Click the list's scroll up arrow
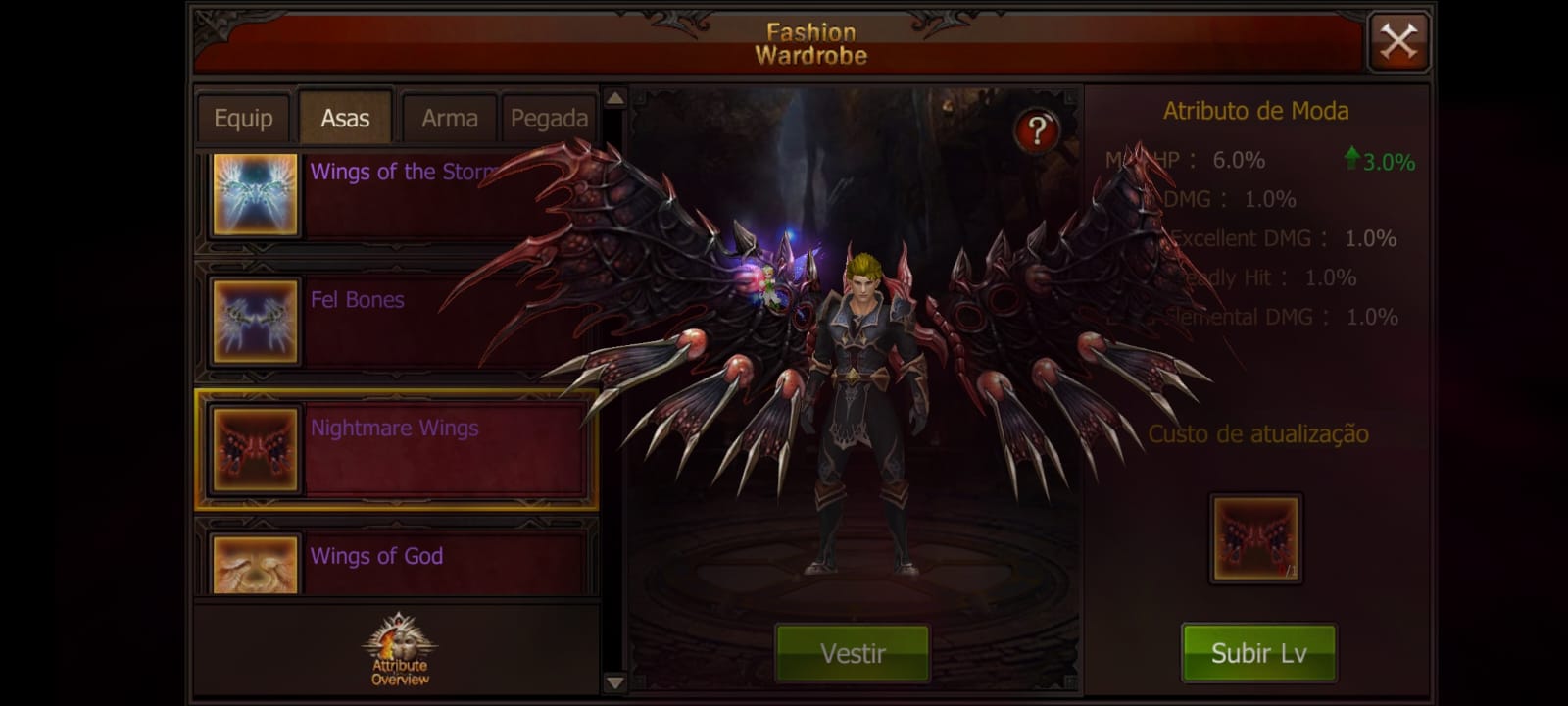 [x=614, y=98]
